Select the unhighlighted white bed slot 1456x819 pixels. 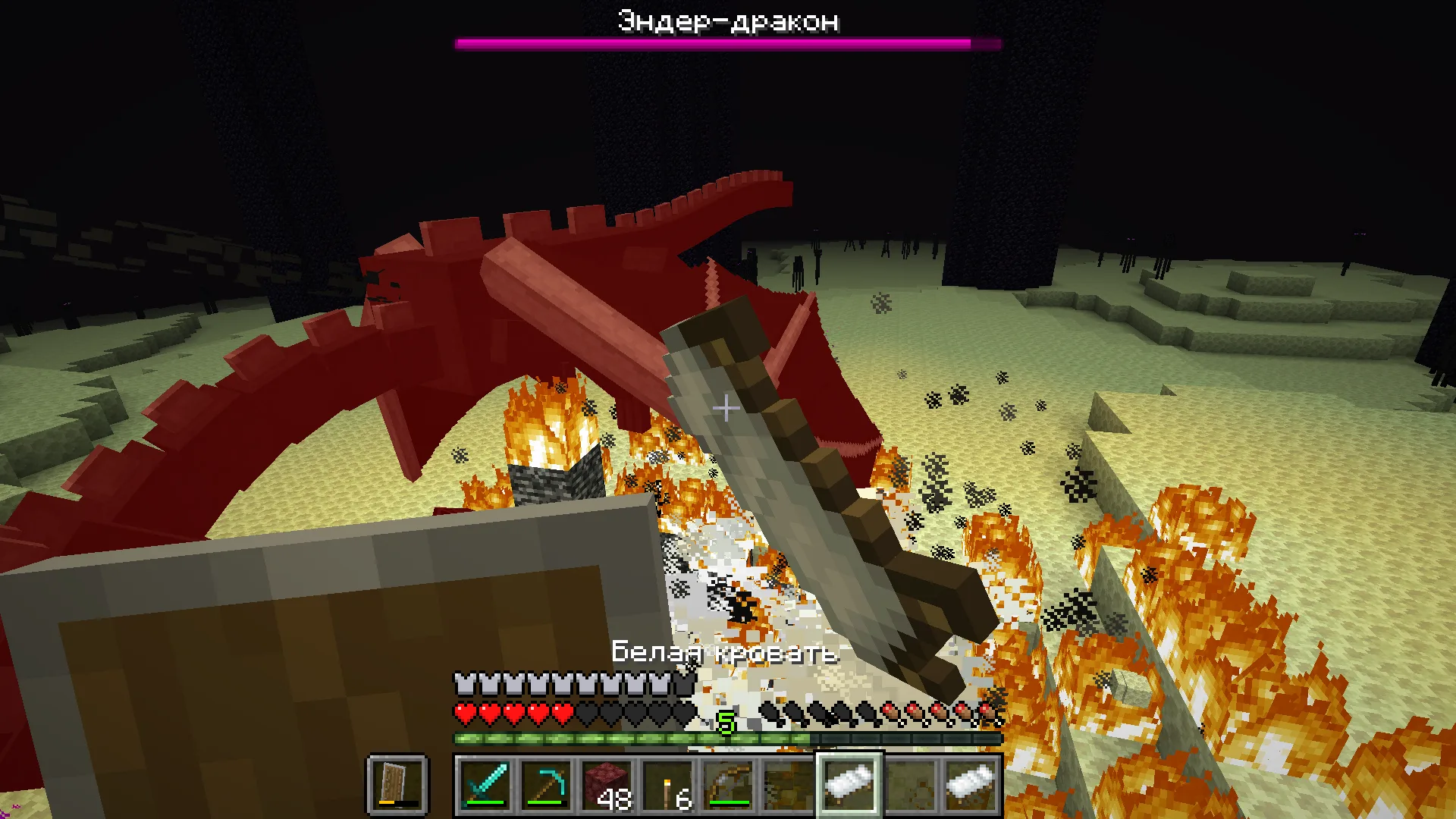point(970,785)
